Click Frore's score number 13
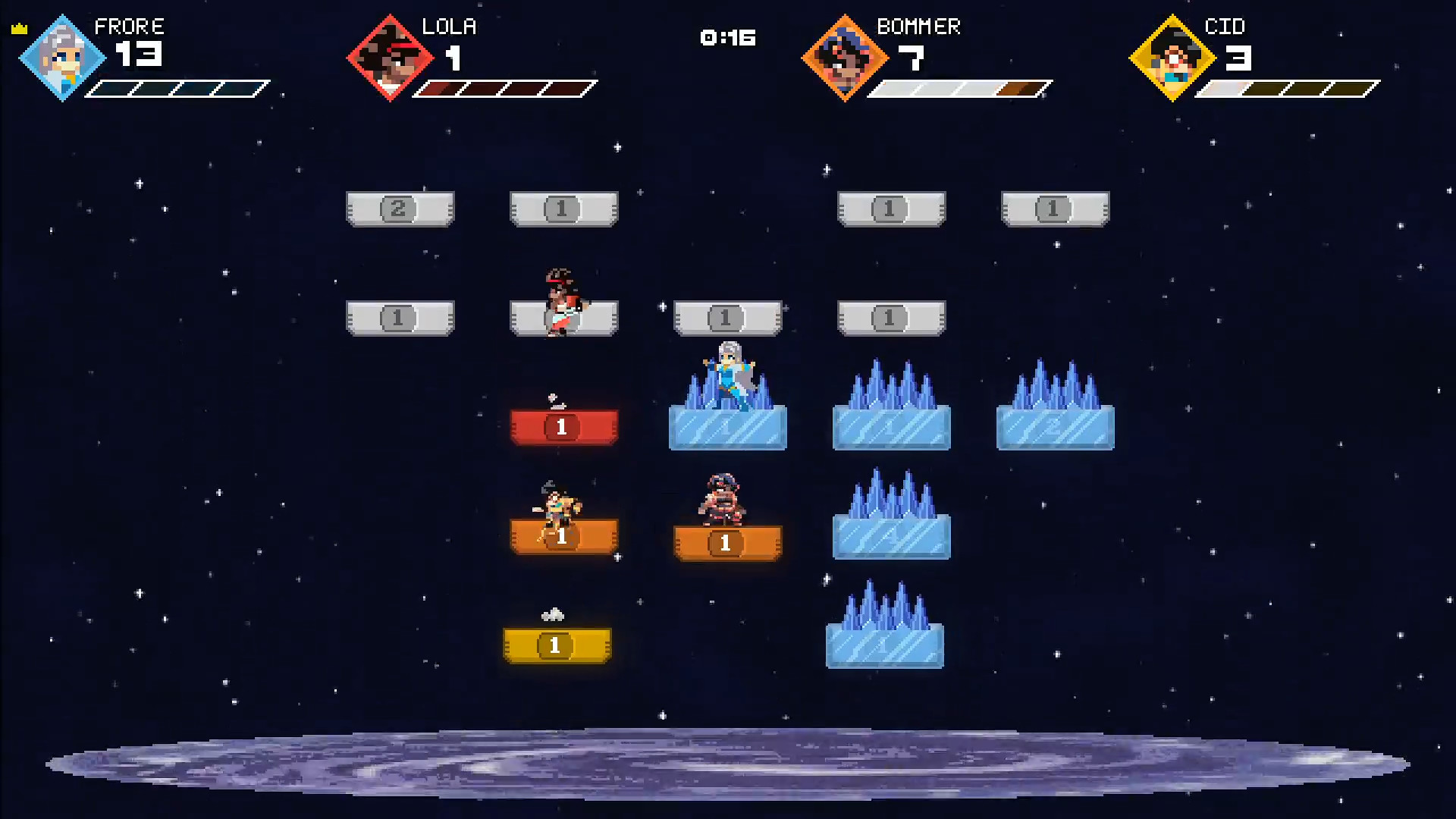 coord(139,55)
